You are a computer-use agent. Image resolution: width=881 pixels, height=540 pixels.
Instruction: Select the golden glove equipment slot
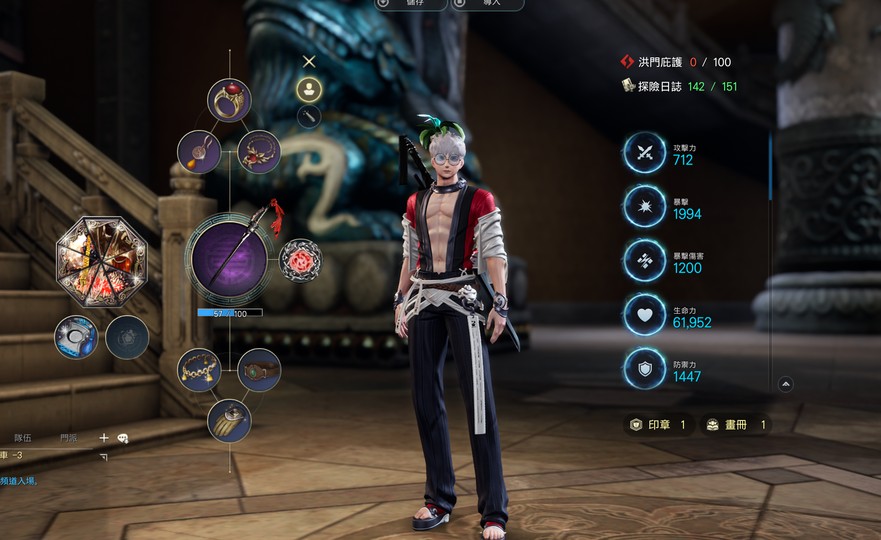pos(229,421)
